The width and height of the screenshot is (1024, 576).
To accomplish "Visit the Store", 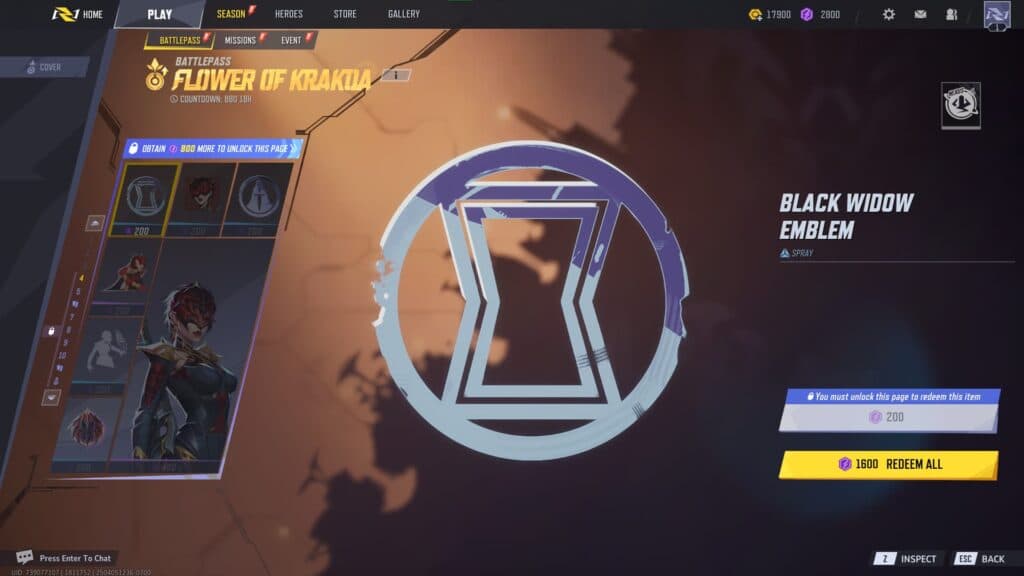I will pyautogui.click(x=344, y=14).
